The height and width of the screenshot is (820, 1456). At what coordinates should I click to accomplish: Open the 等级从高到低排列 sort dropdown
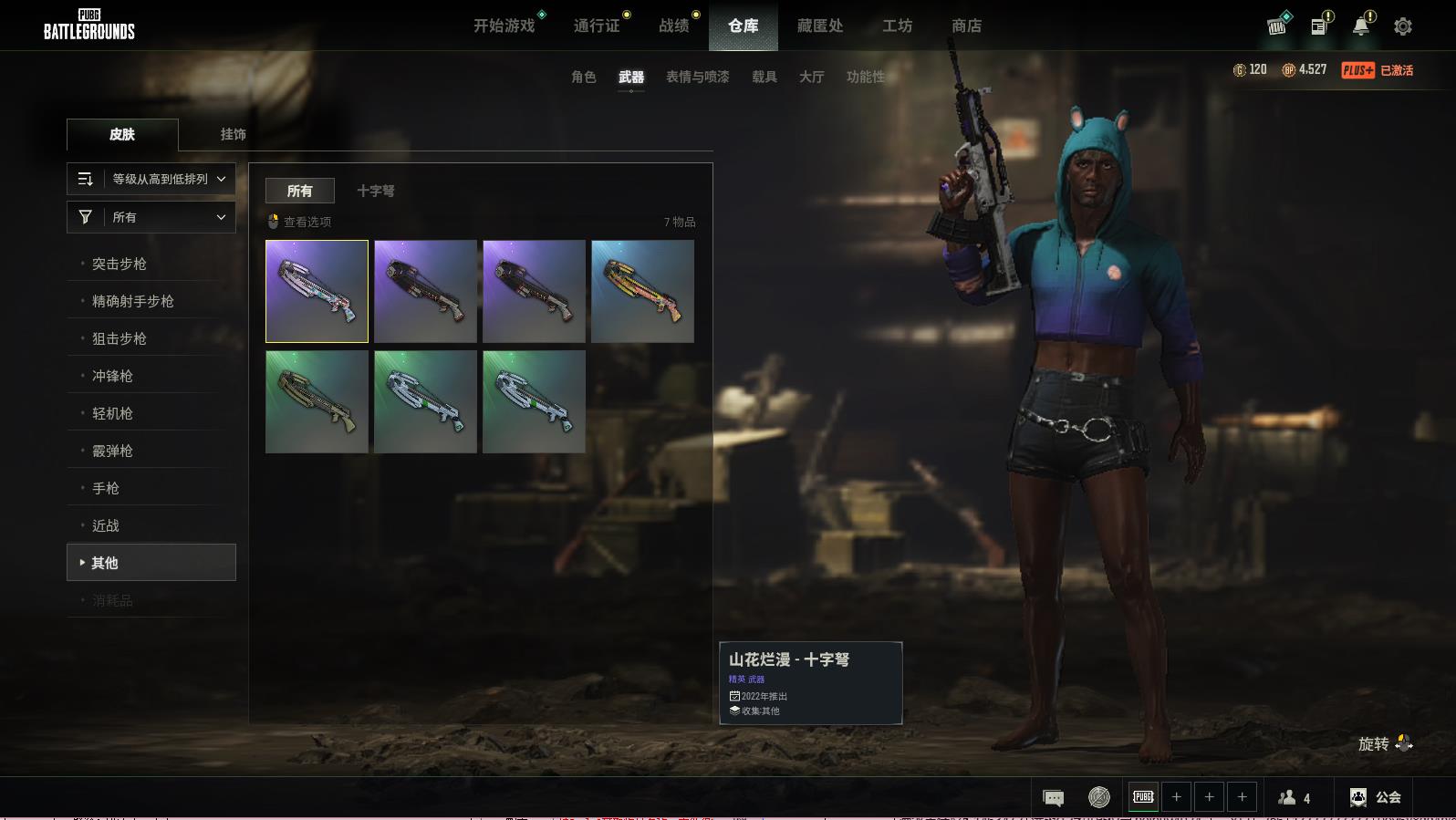tap(151, 179)
